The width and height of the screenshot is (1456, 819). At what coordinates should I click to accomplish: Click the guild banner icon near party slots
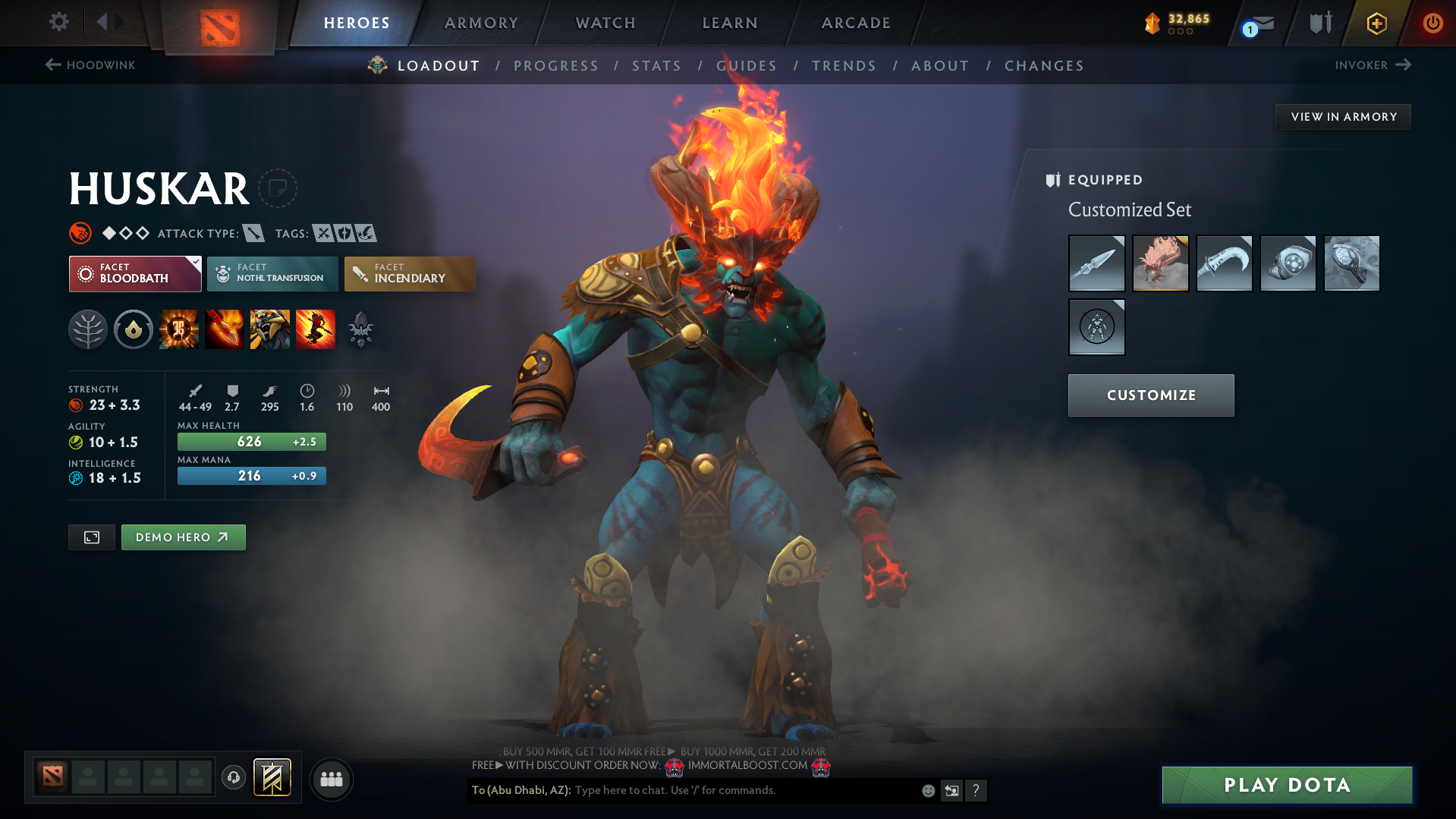[271, 778]
